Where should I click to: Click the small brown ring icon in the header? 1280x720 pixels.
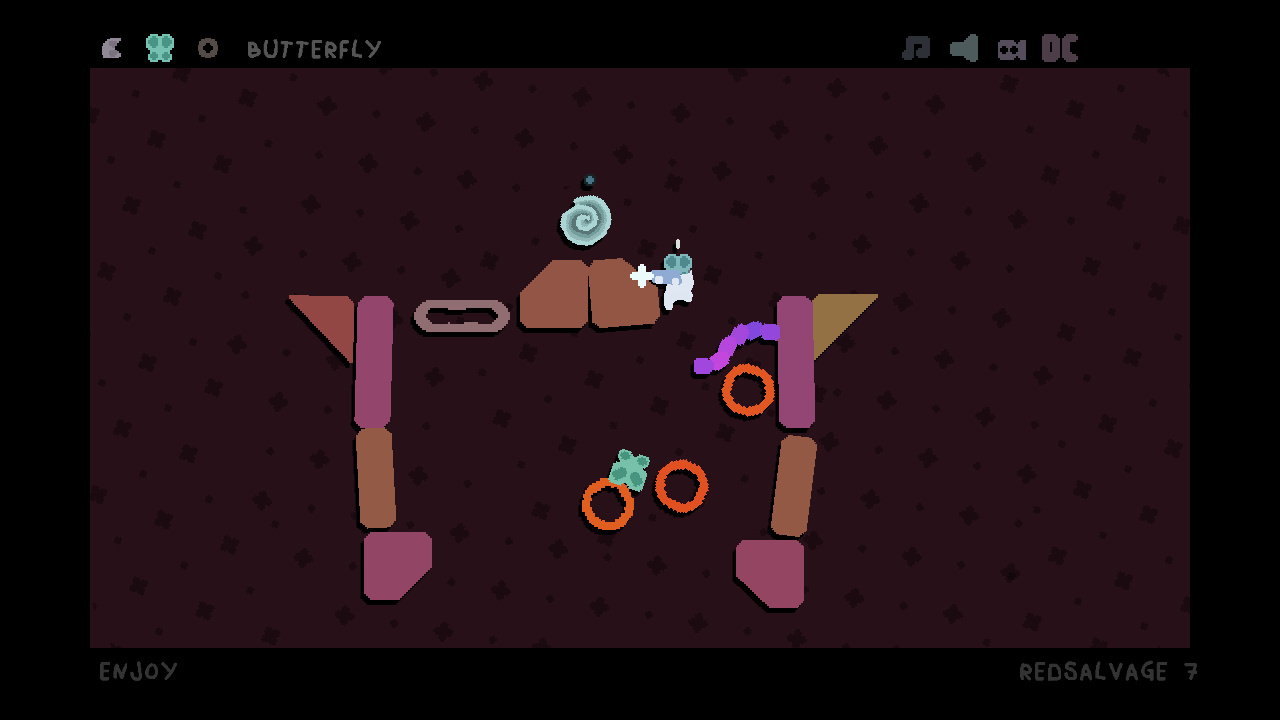208,47
